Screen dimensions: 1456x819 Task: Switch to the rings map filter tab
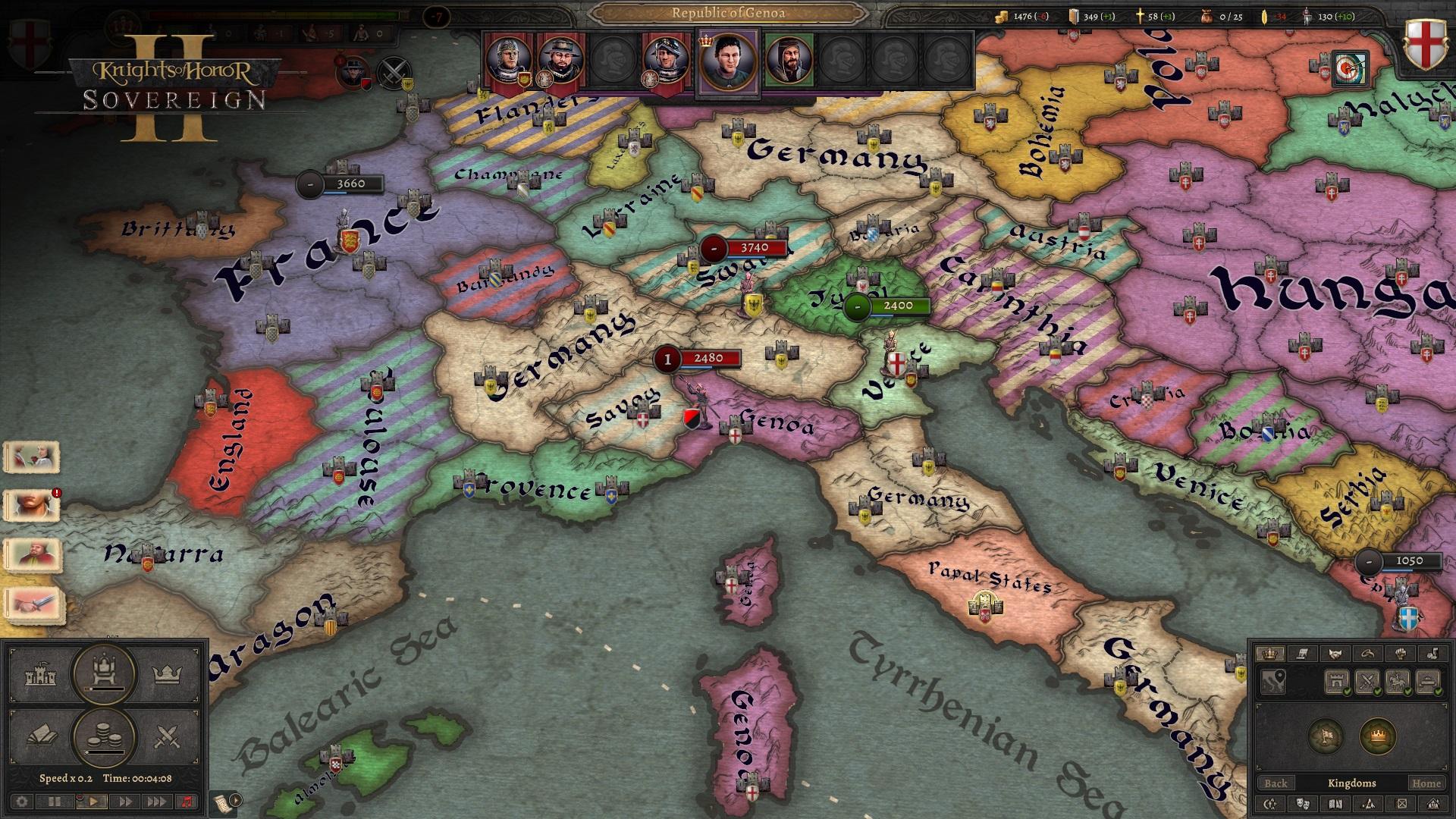[1367, 654]
